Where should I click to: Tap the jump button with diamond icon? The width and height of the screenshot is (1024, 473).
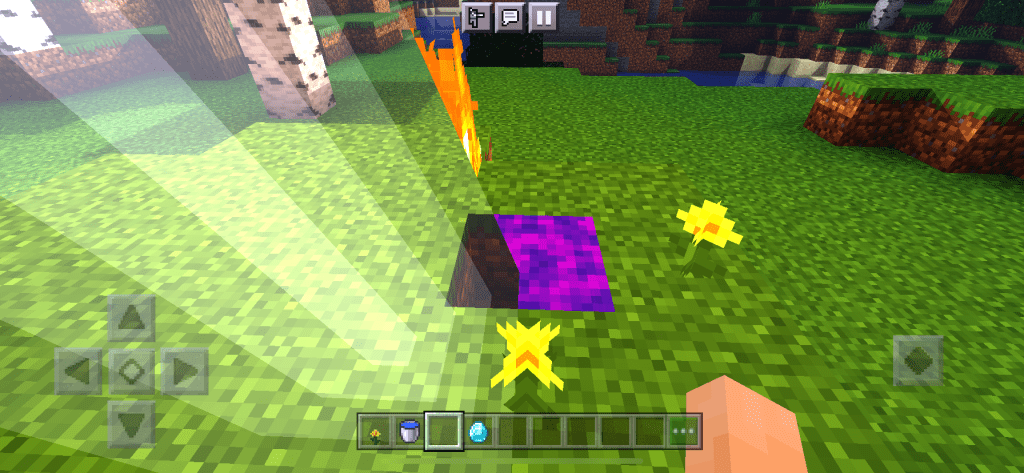(x=917, y=359)
